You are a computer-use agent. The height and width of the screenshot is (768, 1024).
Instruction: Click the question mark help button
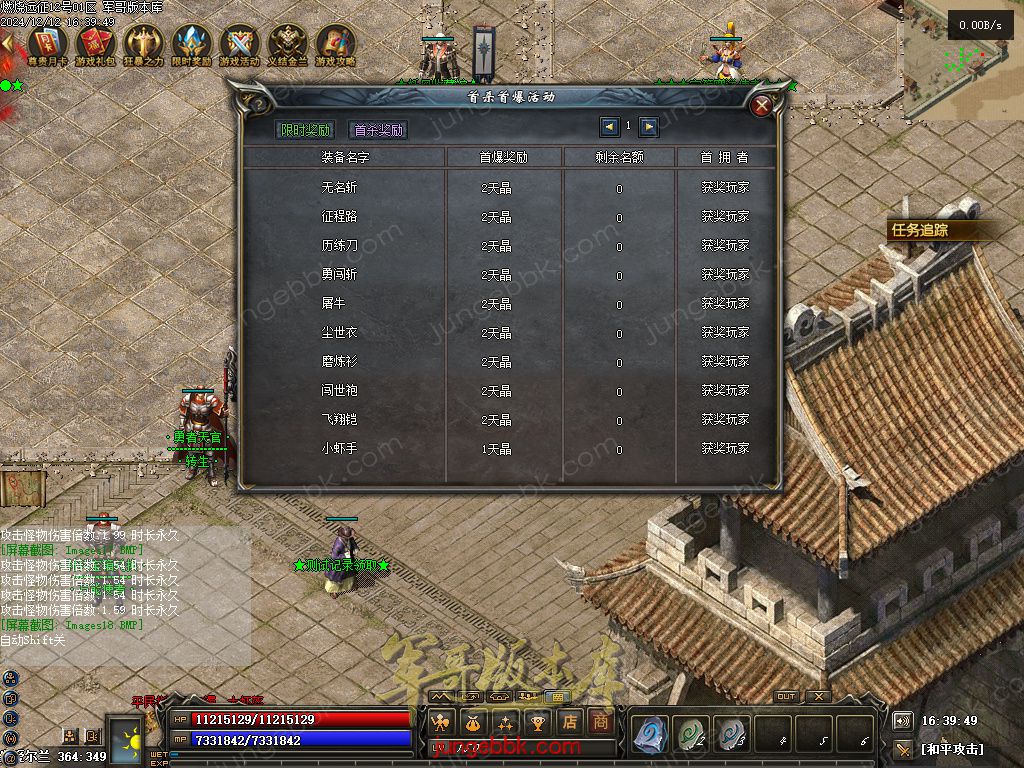(257, 104)
